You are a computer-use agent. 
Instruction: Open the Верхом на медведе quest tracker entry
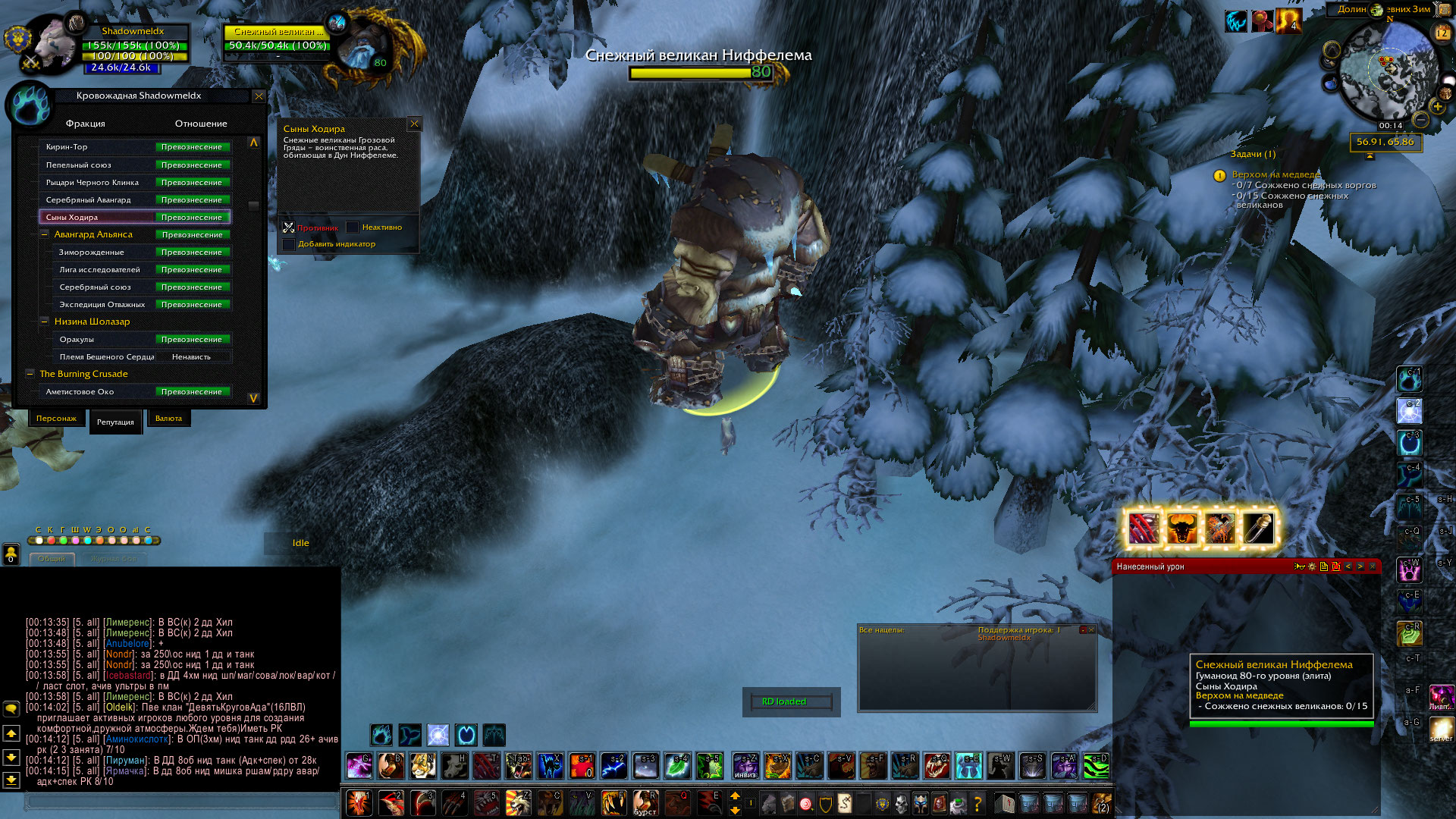[x=1276, y=174]
